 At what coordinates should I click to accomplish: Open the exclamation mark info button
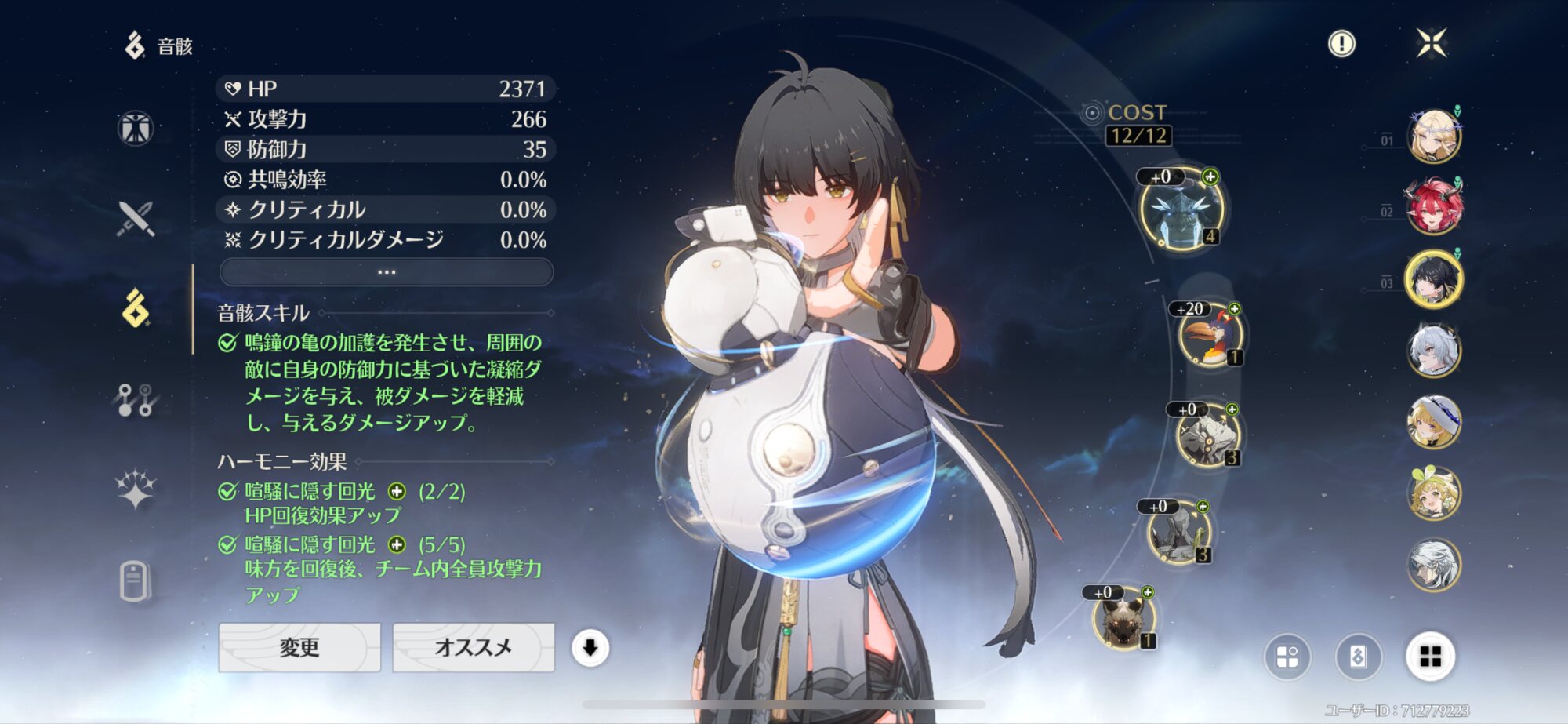(x=1341, y=44)
